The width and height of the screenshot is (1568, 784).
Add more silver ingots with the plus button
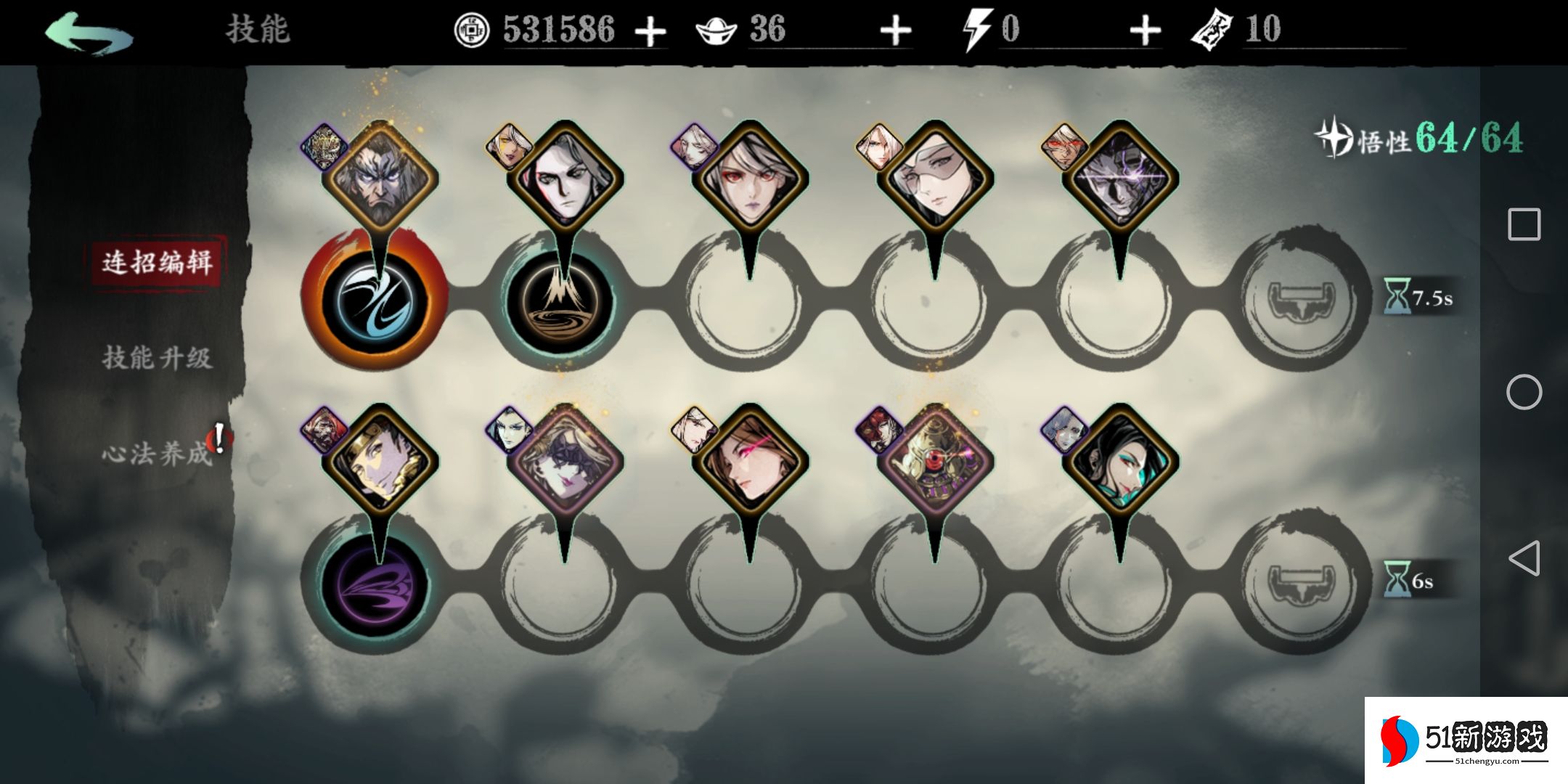coord(895,31)
